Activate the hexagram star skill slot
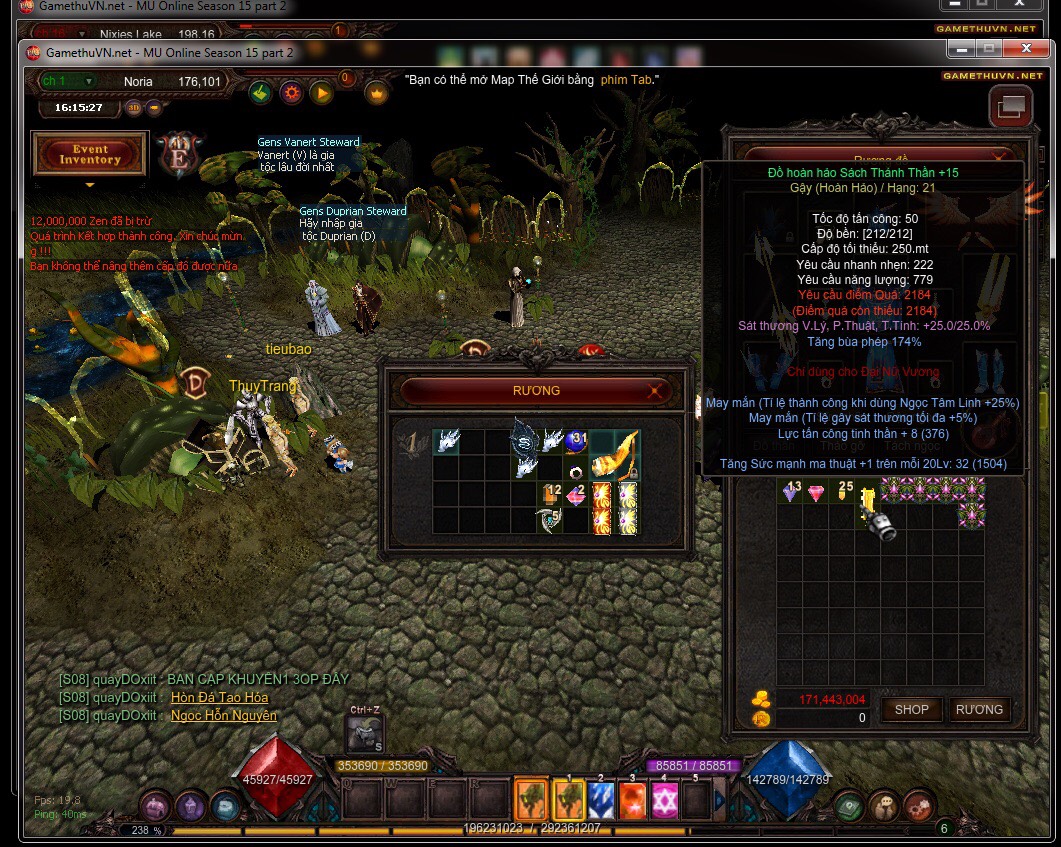This screenshot has height=847, width=1061. coord(665,799)
